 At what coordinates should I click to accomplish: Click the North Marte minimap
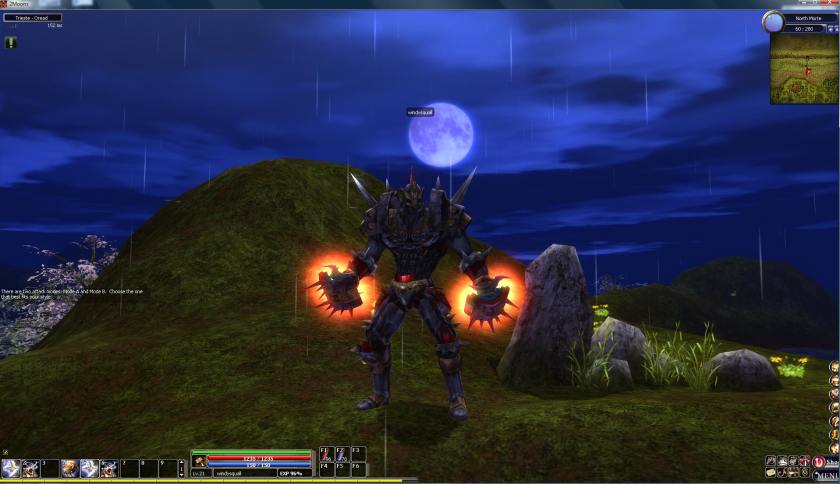[804, 68]
